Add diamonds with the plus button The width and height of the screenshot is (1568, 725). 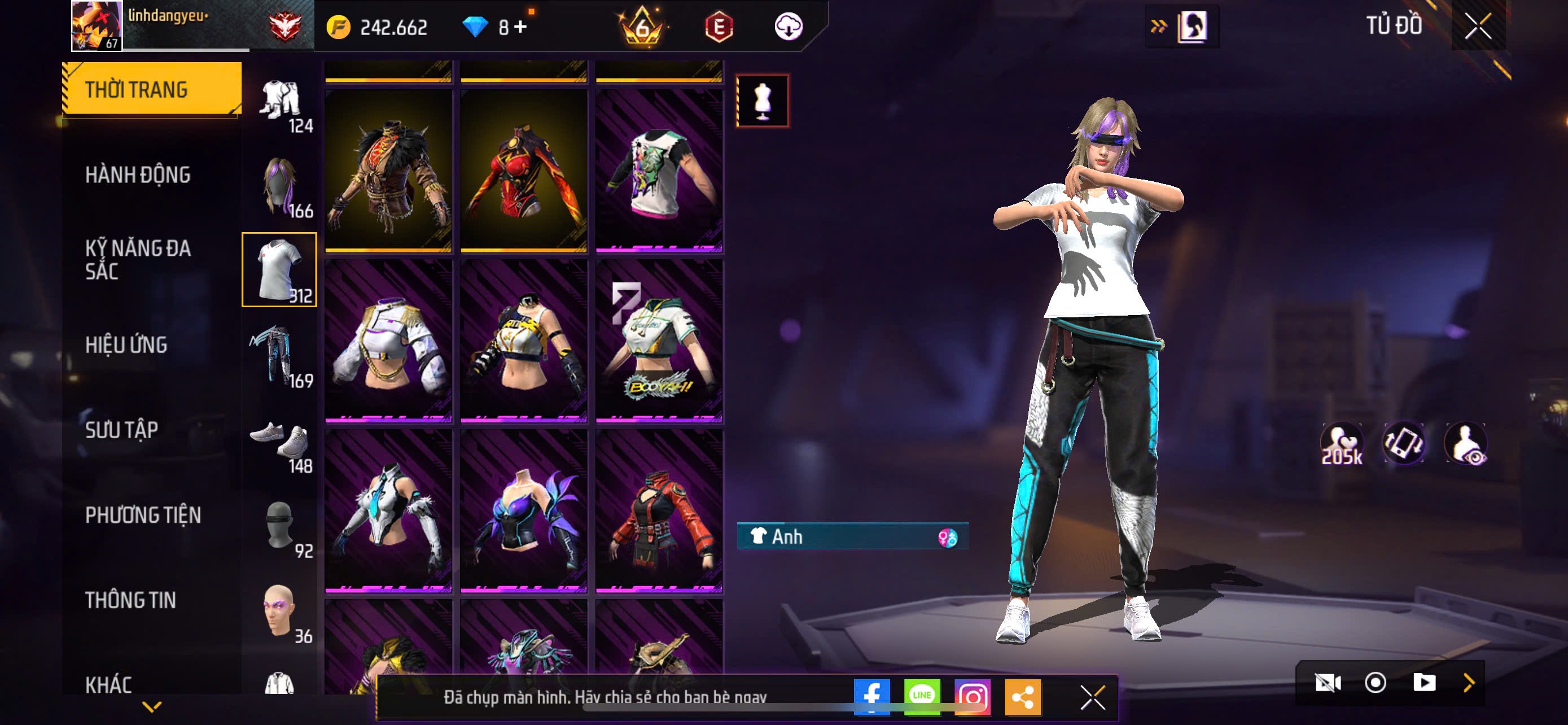[520, 27]
